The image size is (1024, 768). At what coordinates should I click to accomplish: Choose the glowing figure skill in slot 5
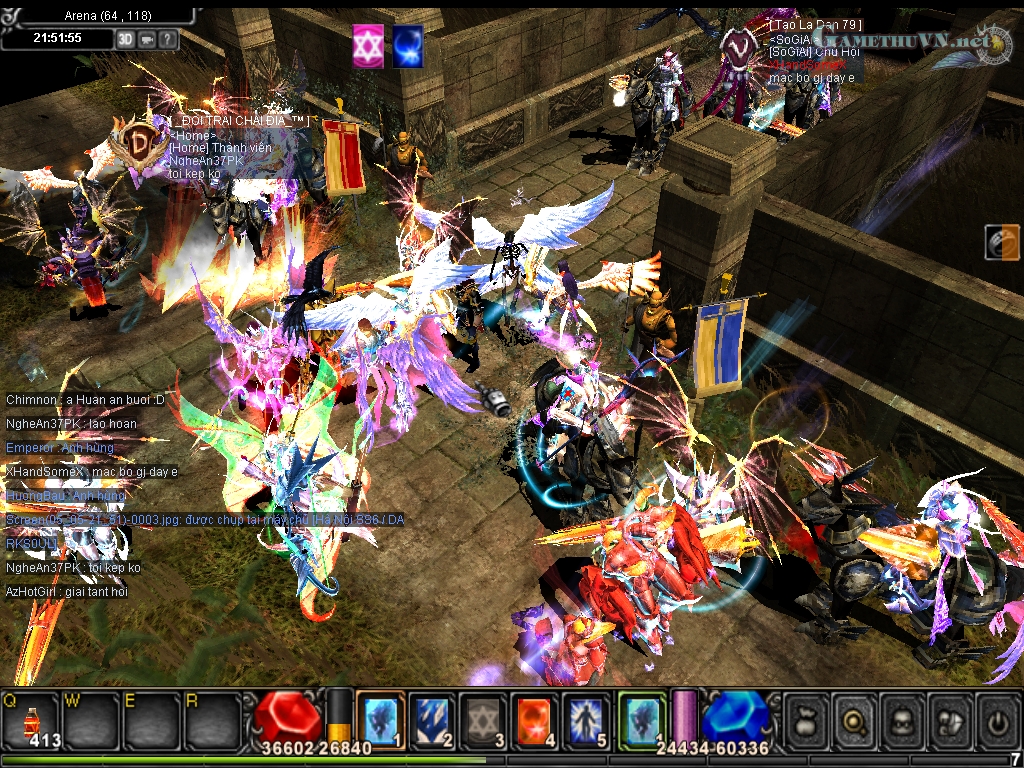tap(585, 718)
